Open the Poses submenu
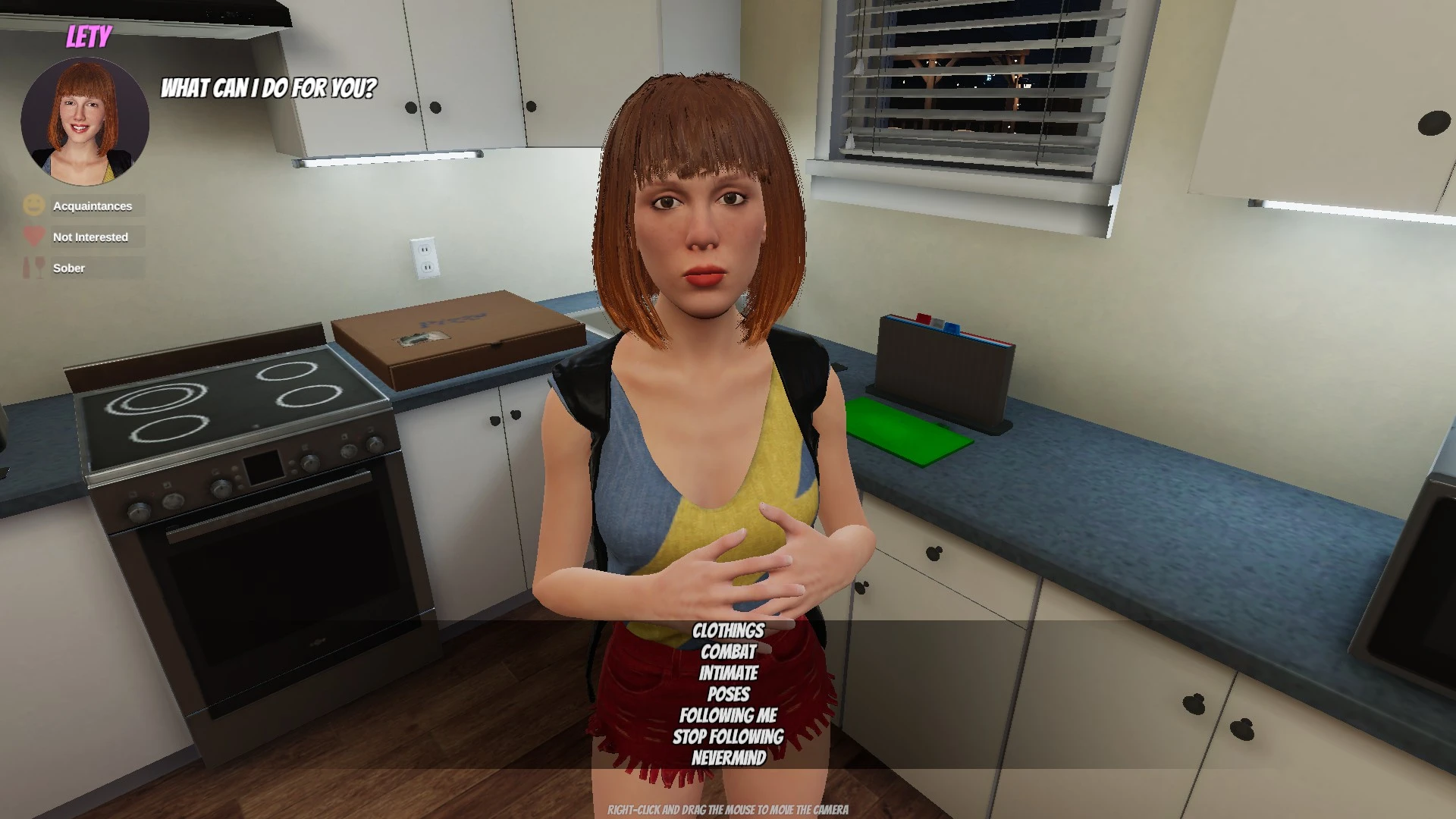Image resolution: width=1456 pixels, height=819 pixels. [728, 694]
